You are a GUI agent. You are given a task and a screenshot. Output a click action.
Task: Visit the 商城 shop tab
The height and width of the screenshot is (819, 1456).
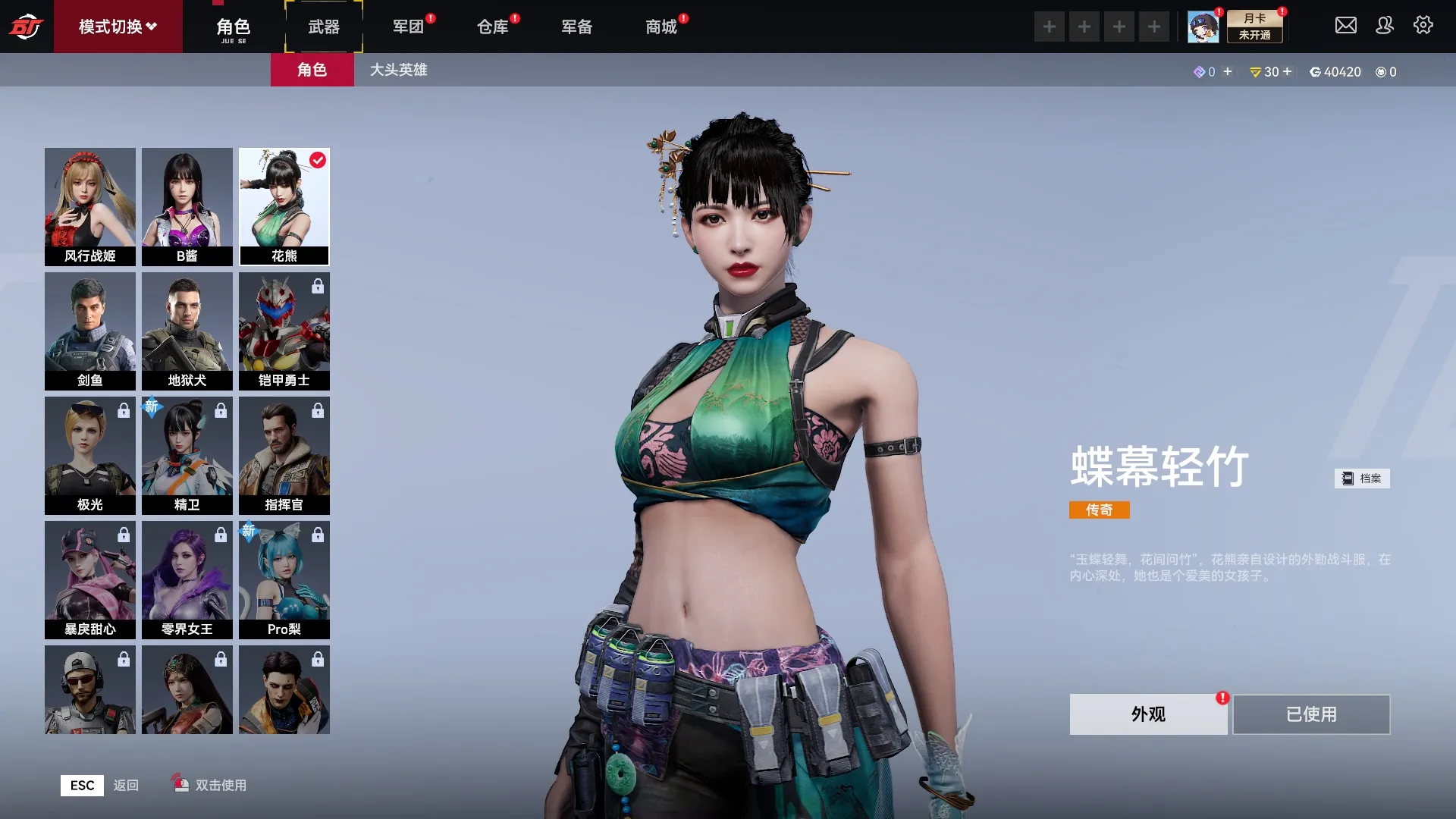661,27
